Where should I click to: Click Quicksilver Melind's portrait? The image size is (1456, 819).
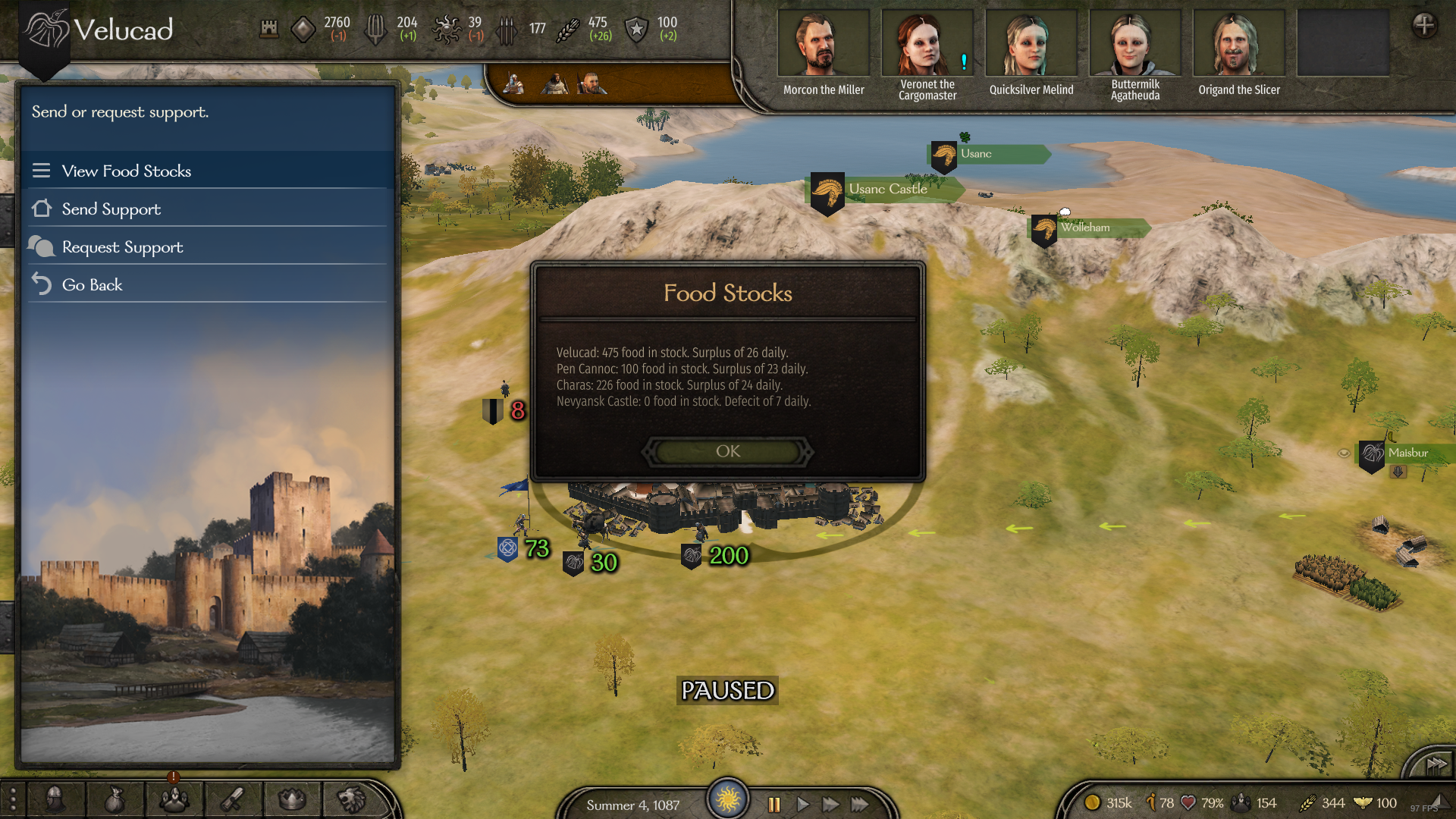point(1031,44)
